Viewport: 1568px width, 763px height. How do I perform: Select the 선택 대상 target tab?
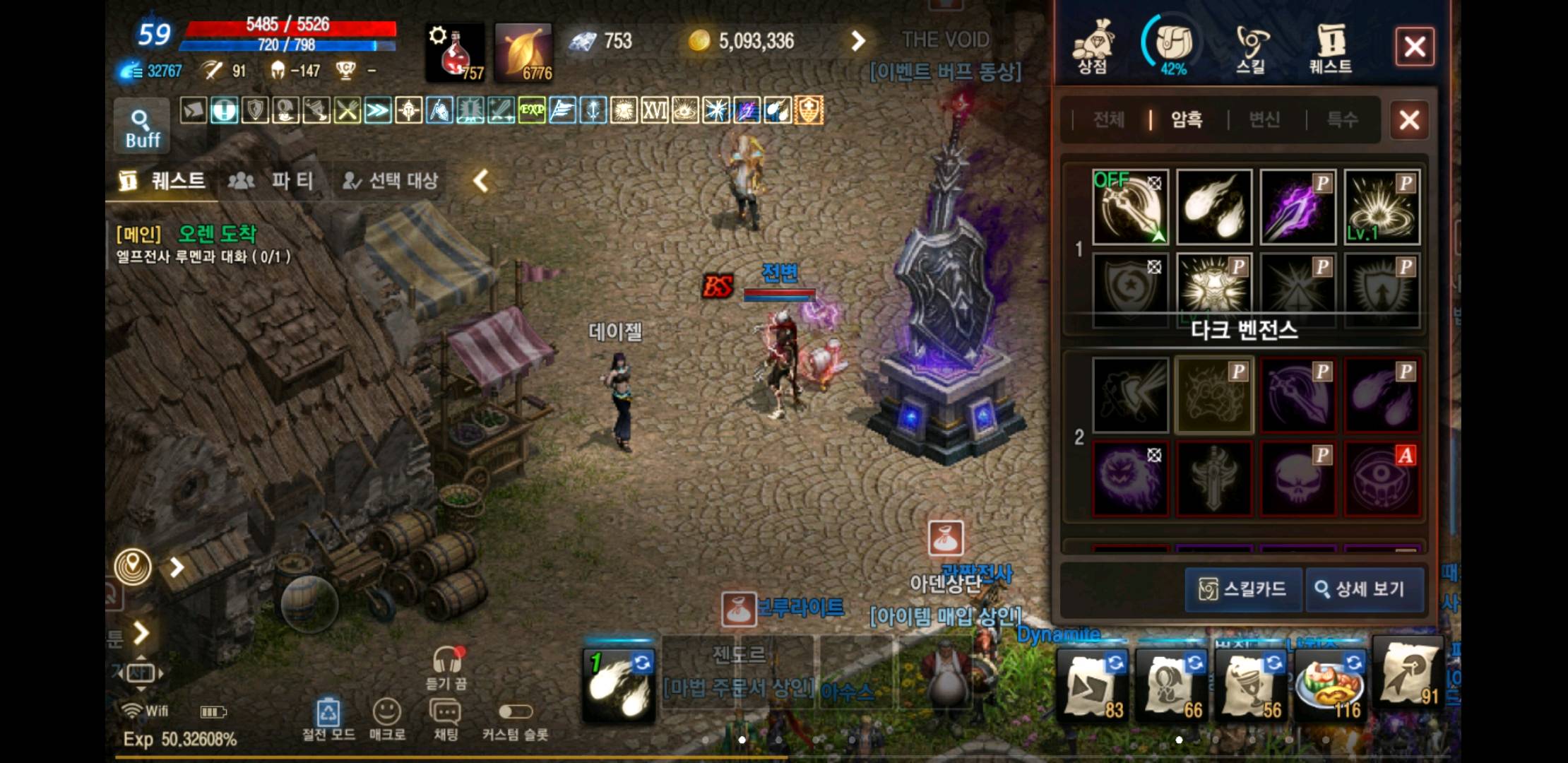pos(391,181)
